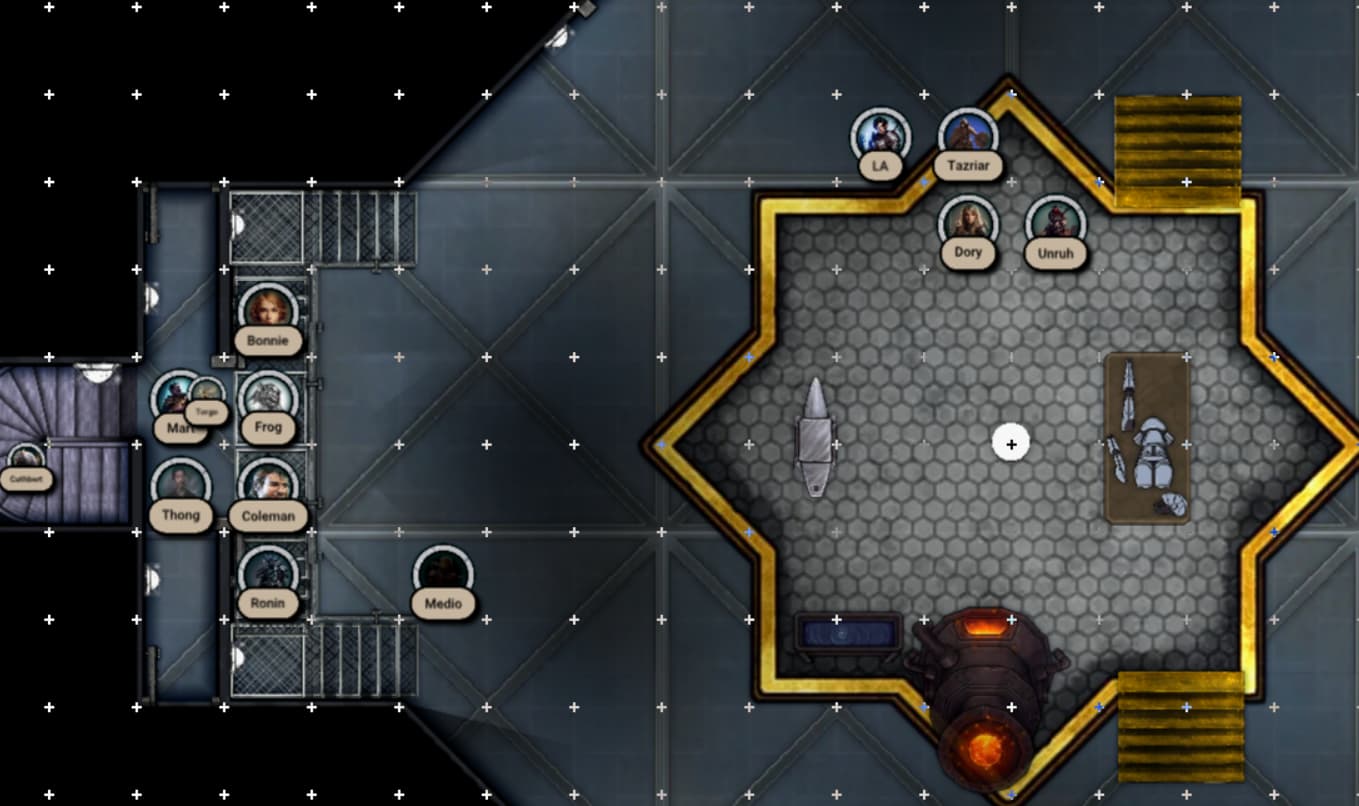Choose Dory's token on the map
The width and height of the screenshot is (1359, 806).
[x=968, y=224]
